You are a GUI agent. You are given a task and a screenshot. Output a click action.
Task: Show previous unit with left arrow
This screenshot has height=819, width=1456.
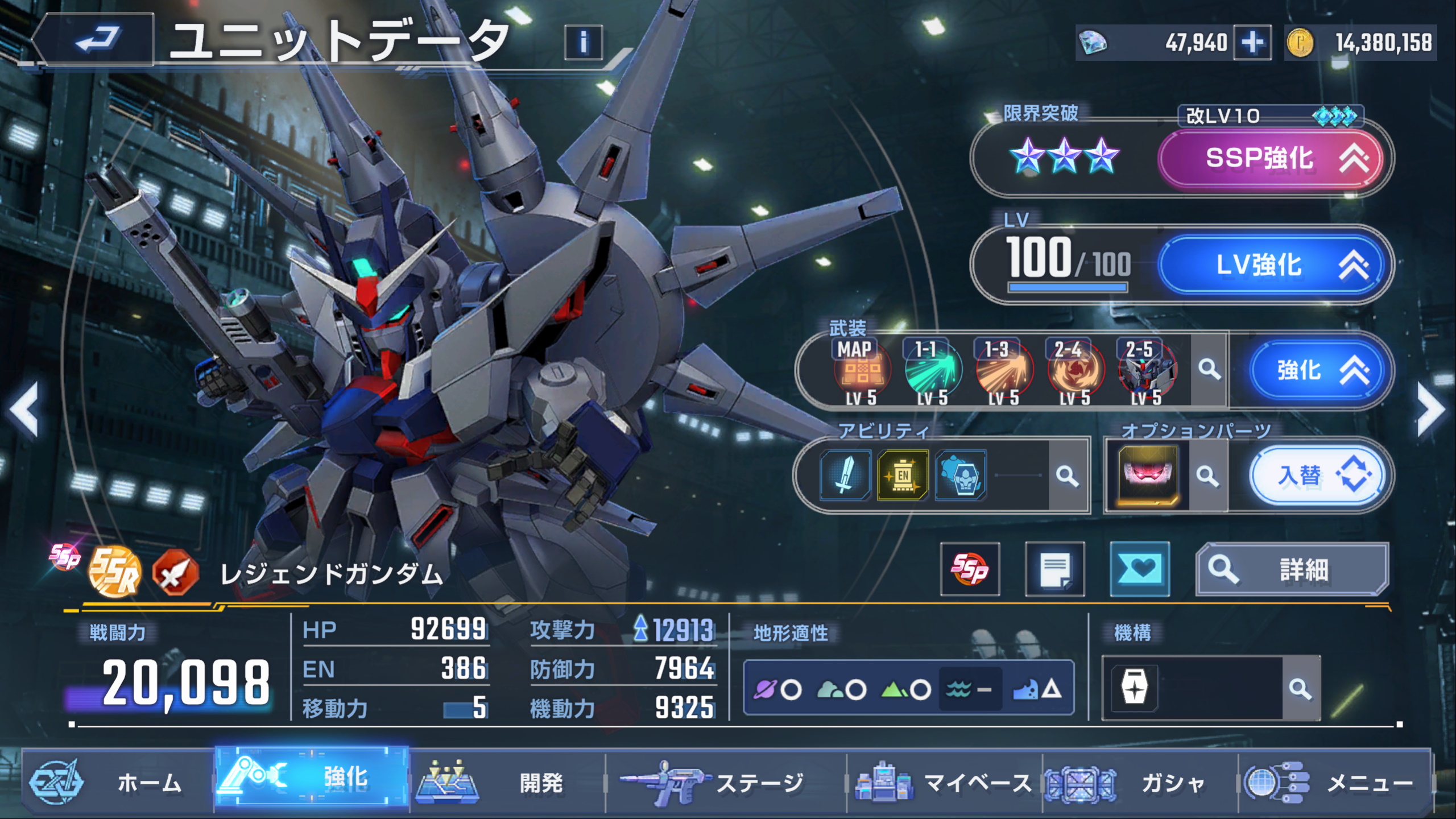pyautogui.click(x=25, y=409)
